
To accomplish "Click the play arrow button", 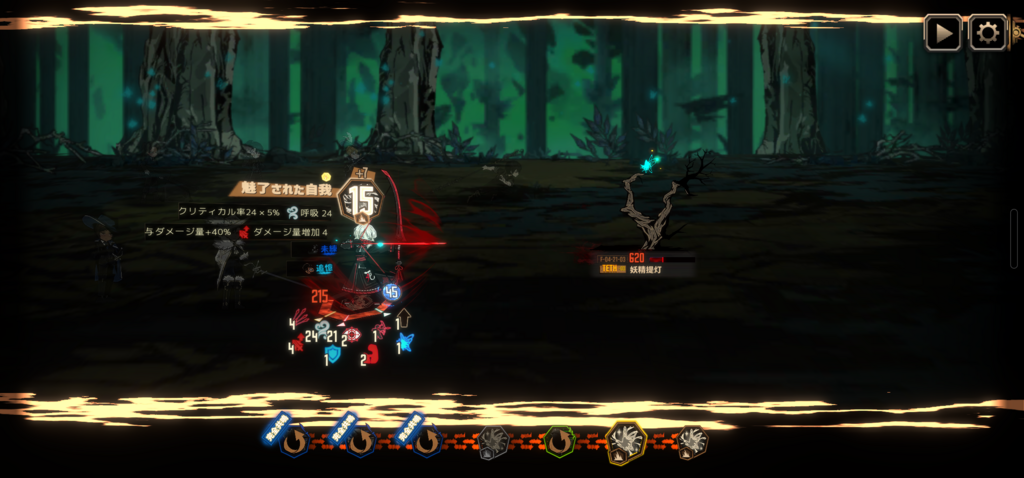I will point(942,32).
